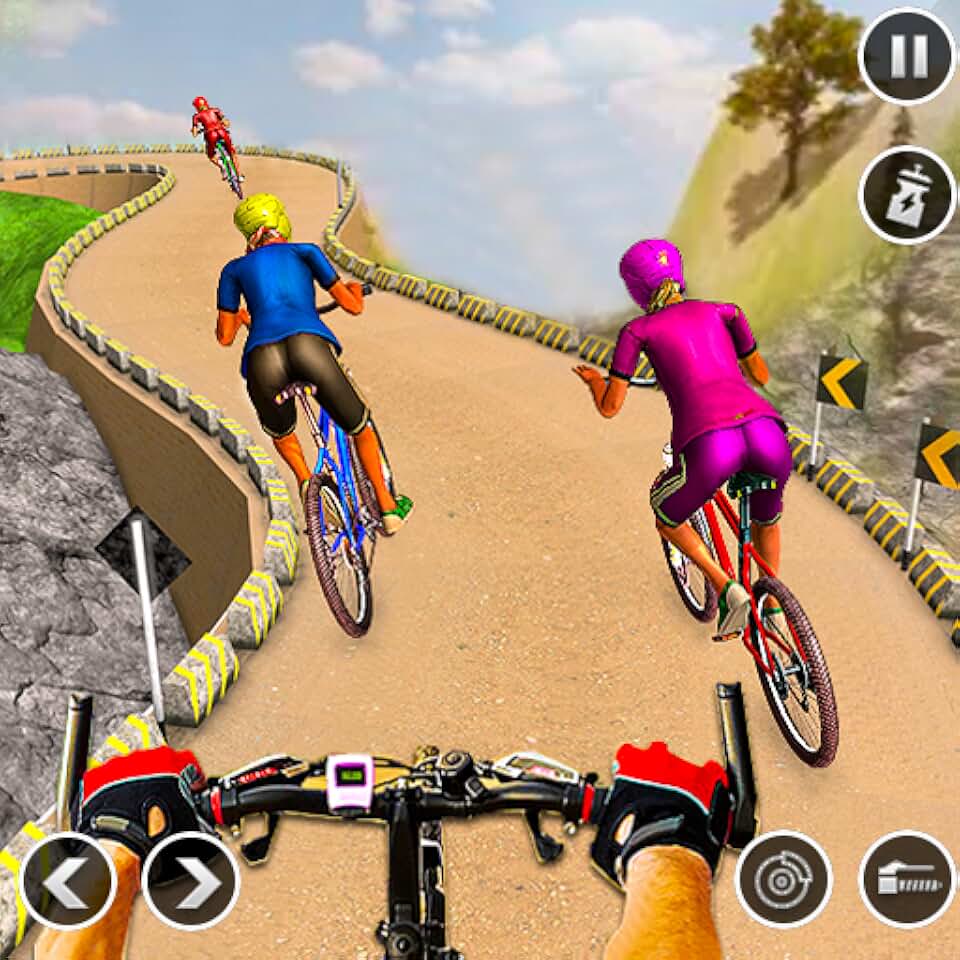Screen dimensions: 960x960
Task: Steer left with the left arrow button
Action: click(68, 881)
